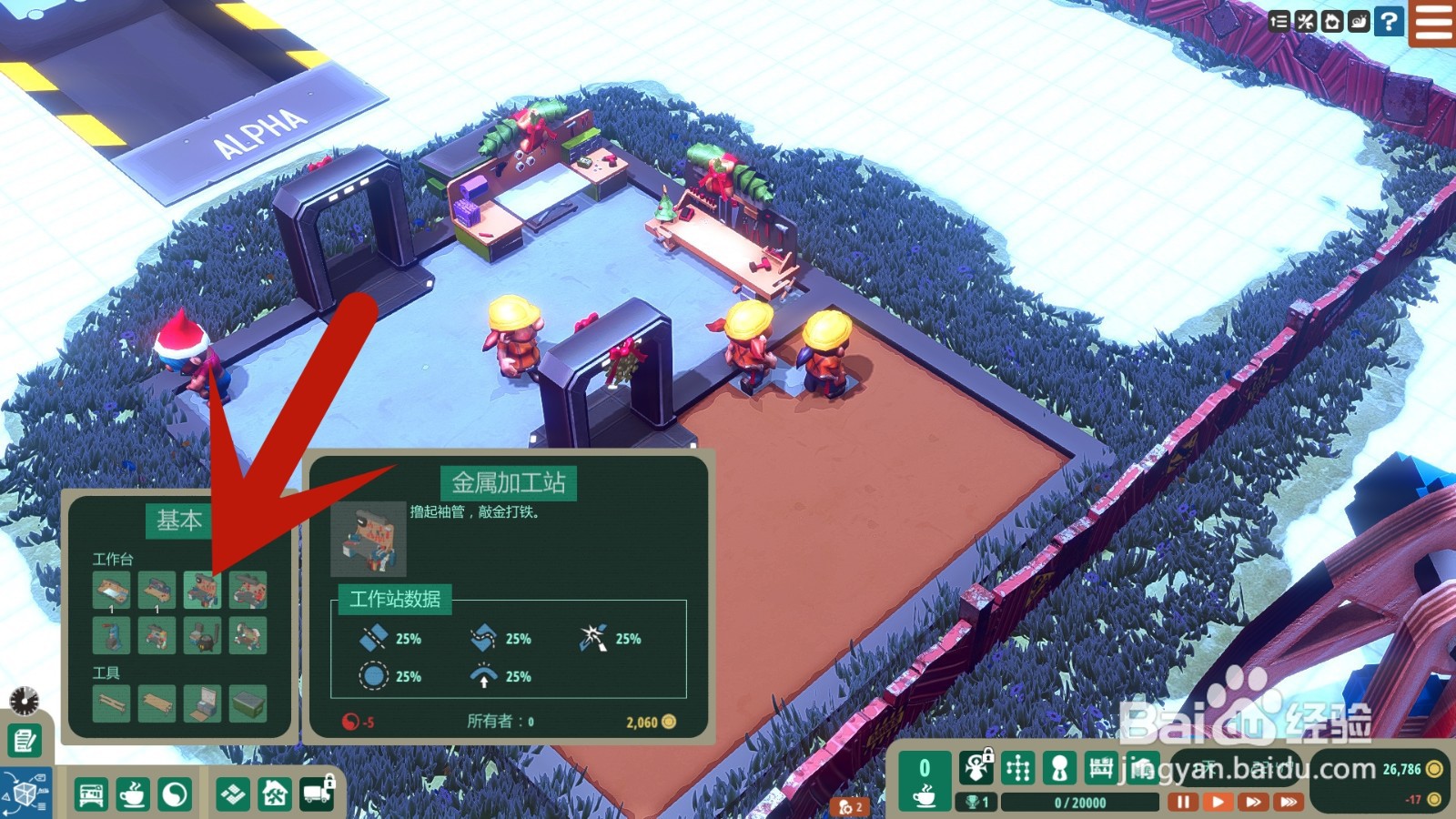Screen dimensions: 1456x819
Task: Select the highlighted metalworking station workbench
Action: (202, 590)
